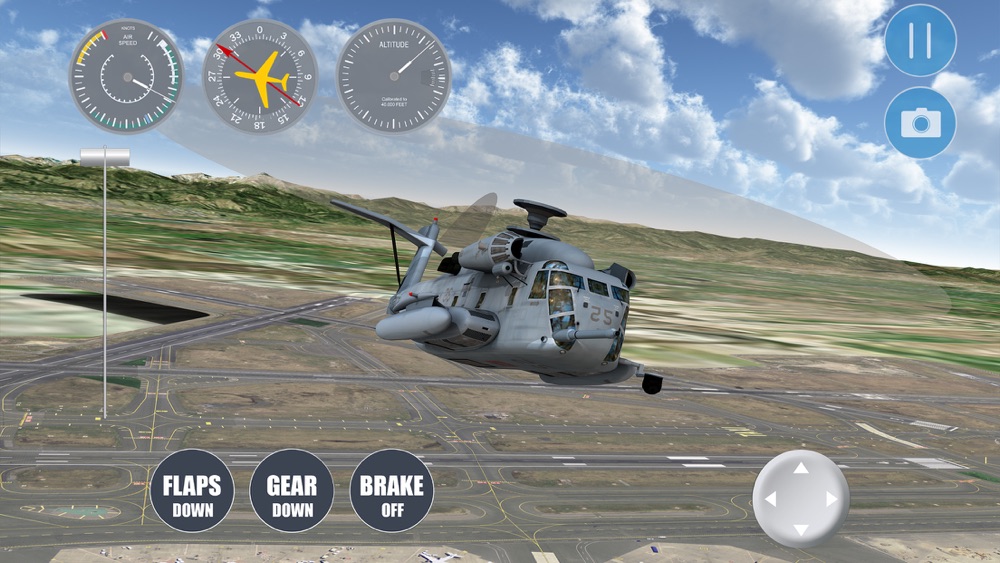Image resolution: width=1000 pixels, height=563 pixels.
Task: Take a screenshot with the camera button
Action: point(920,123)
